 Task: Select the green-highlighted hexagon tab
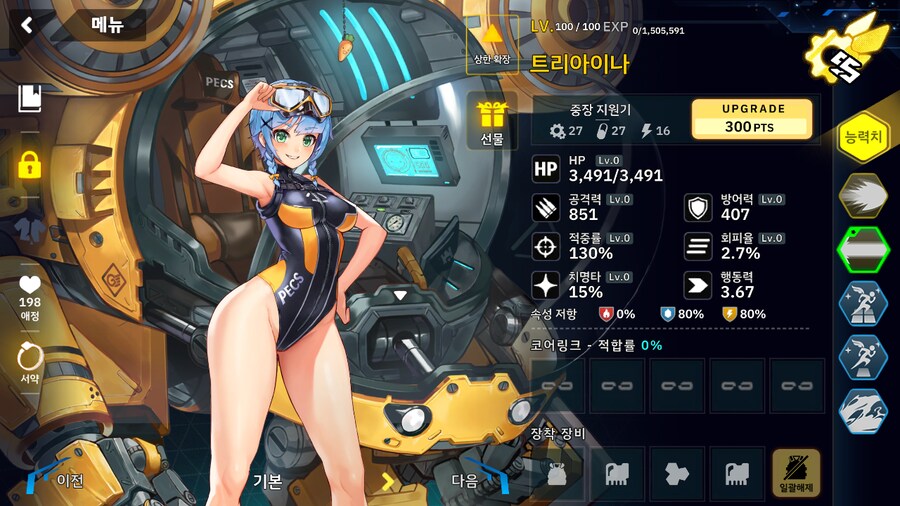click(862, 247)
